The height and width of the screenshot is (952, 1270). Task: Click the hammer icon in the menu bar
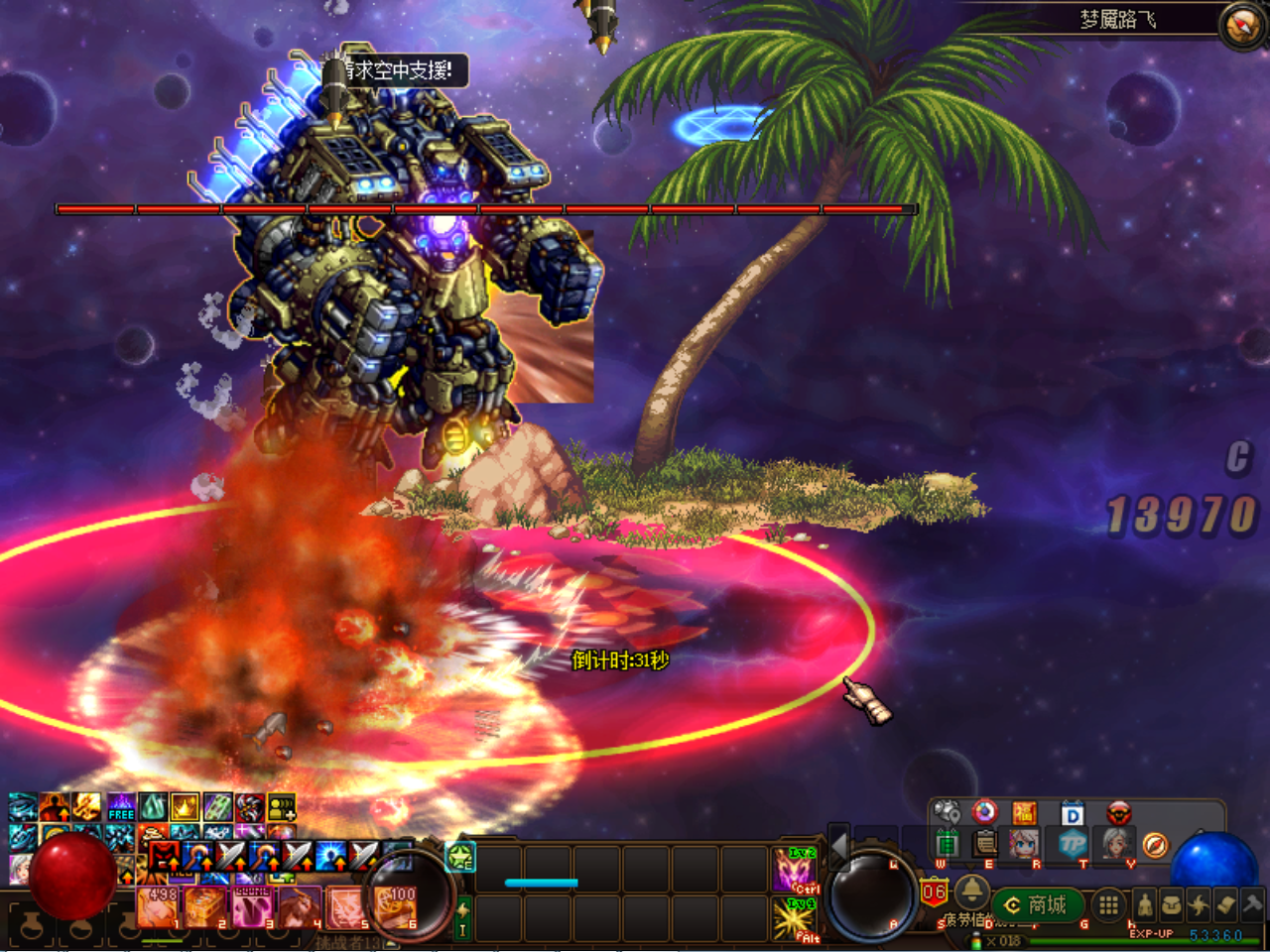pyautogui.click(x=1252, y=904)
